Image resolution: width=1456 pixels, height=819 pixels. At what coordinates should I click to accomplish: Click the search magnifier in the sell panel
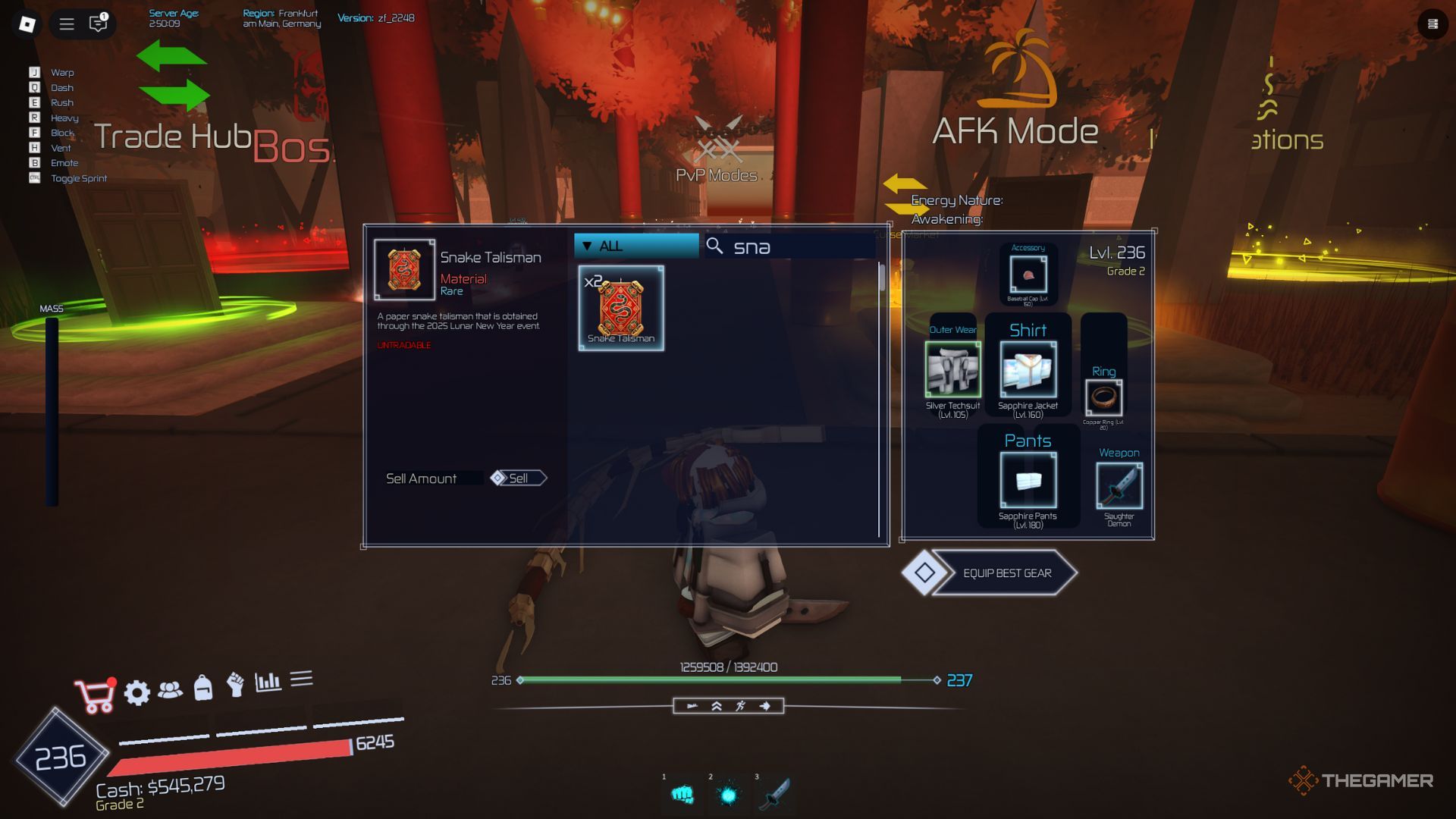(x=714, y=246)
